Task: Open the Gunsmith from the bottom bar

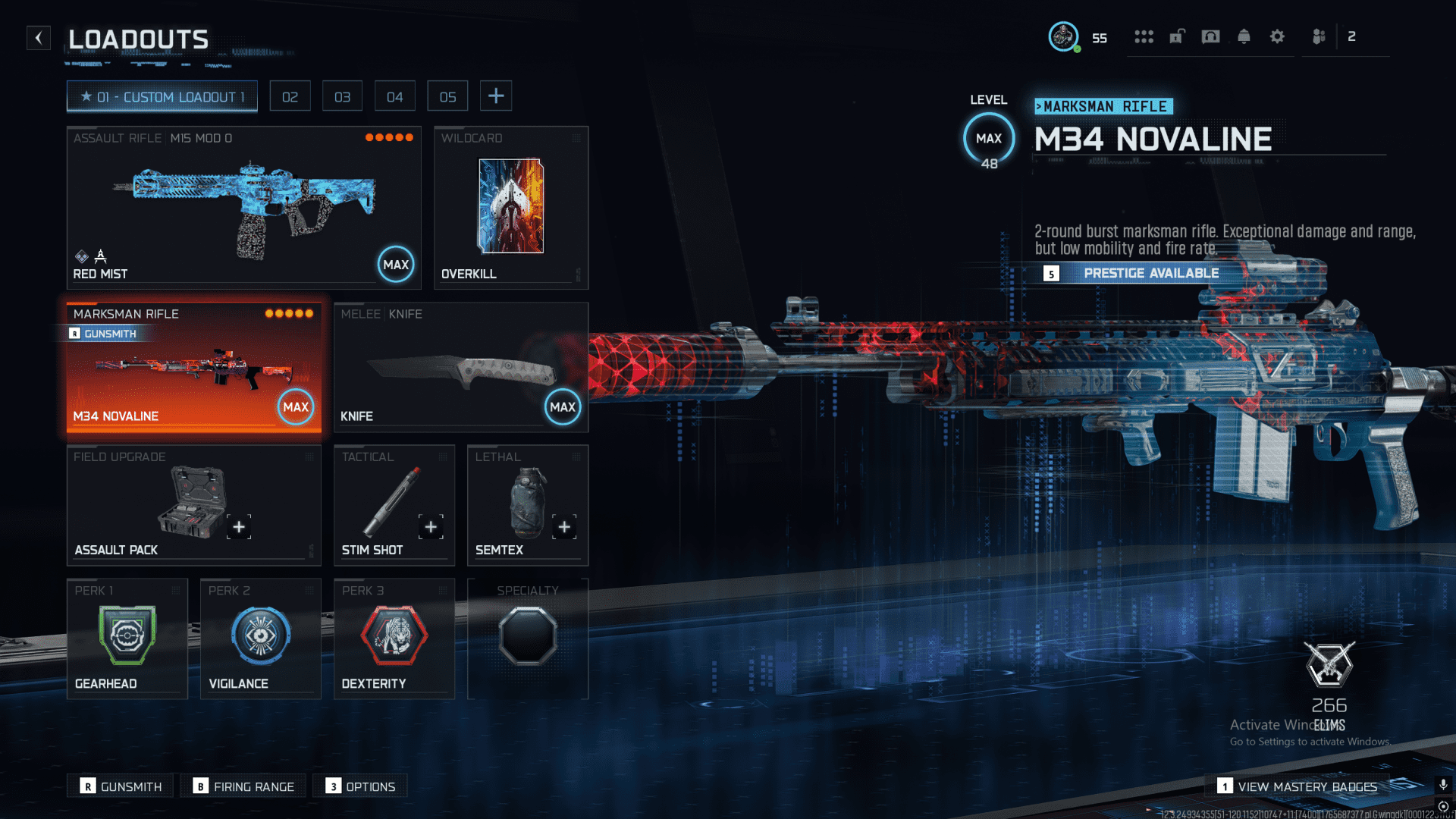Action: tap(121, 786)
